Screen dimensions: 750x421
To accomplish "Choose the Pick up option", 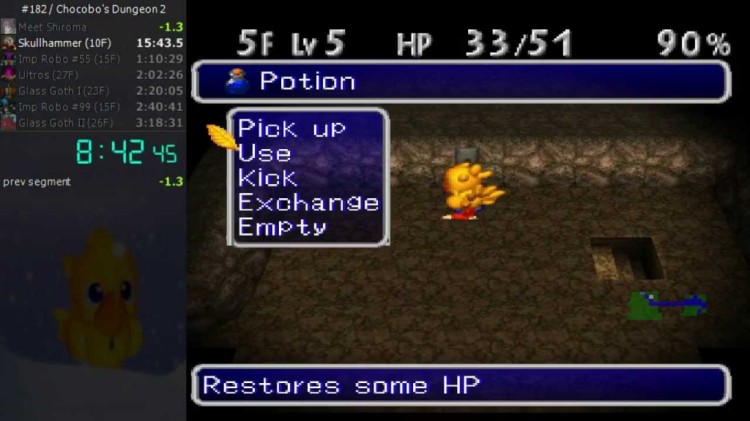I will tap(291, 129).
